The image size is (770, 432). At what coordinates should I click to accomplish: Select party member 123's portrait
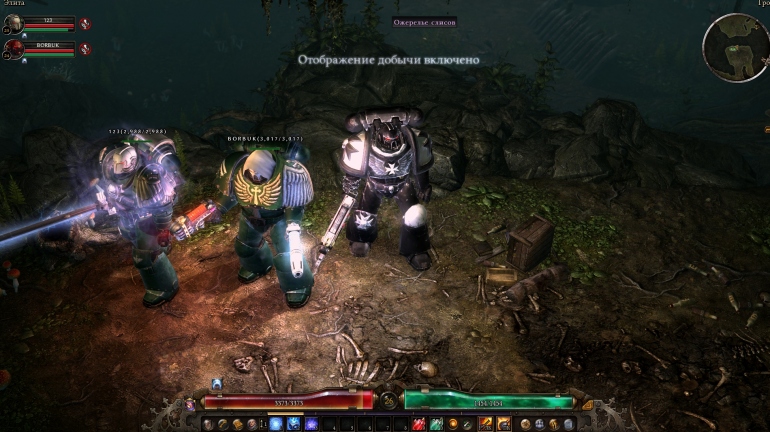click(13, 23)
